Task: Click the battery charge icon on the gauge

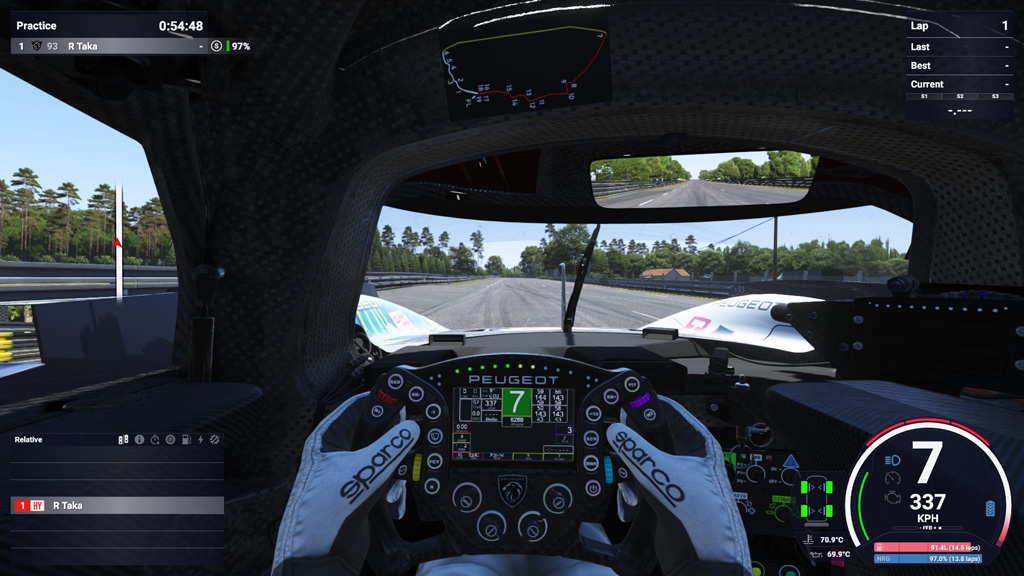Action: click(x=990, y=508)
